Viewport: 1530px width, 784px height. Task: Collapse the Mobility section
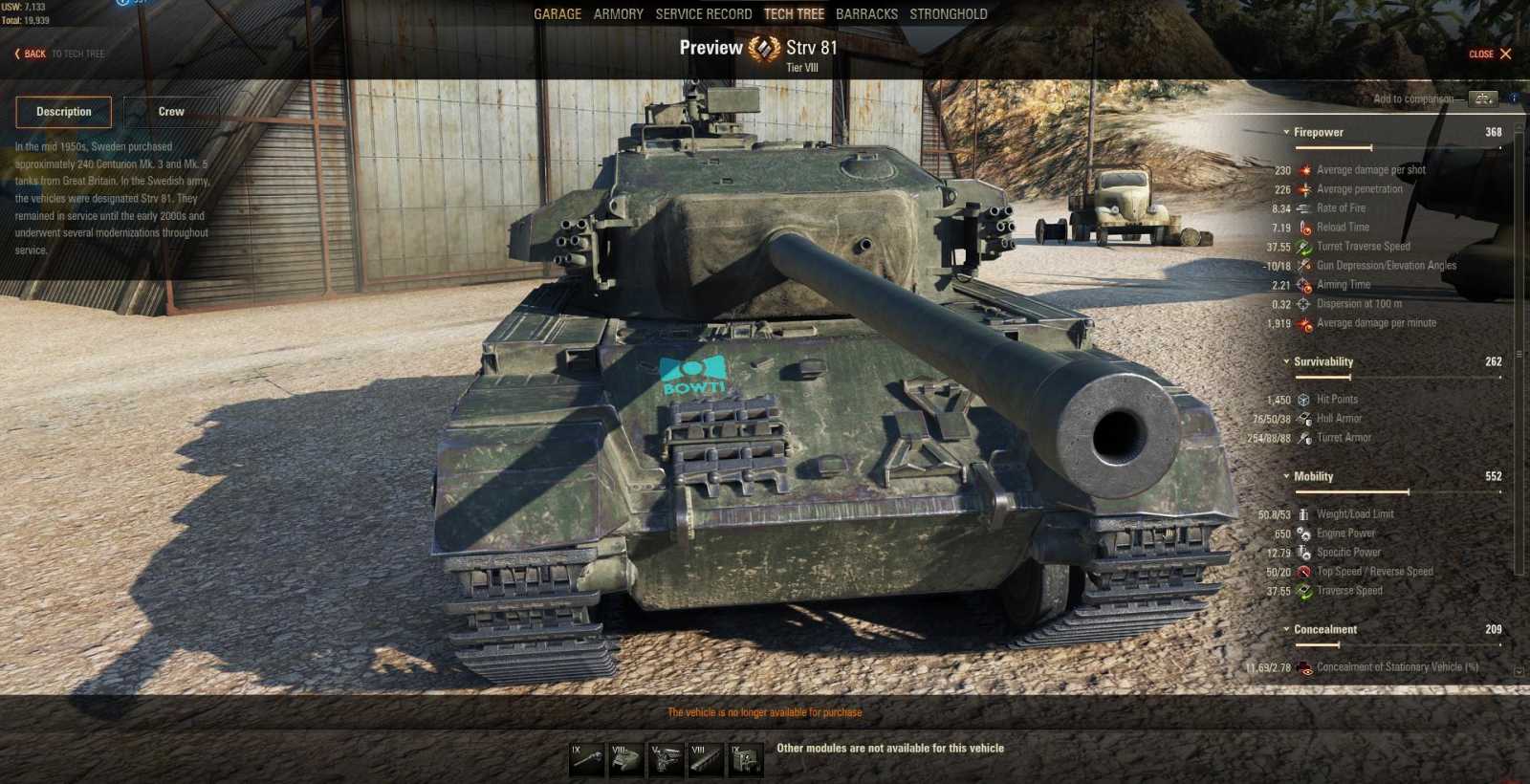(1288, 476)
